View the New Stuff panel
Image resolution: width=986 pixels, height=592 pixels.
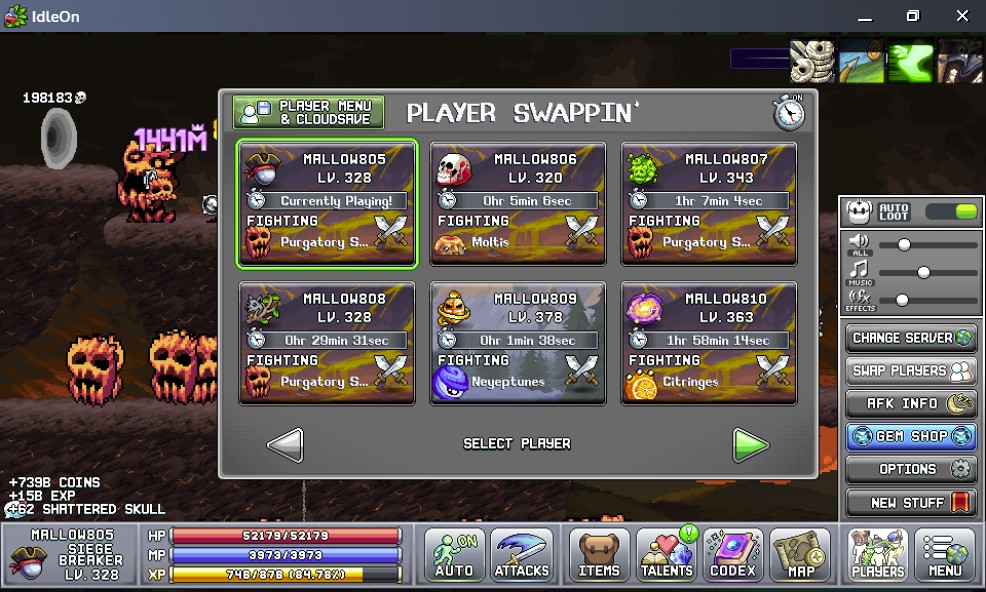pos(910,503)
